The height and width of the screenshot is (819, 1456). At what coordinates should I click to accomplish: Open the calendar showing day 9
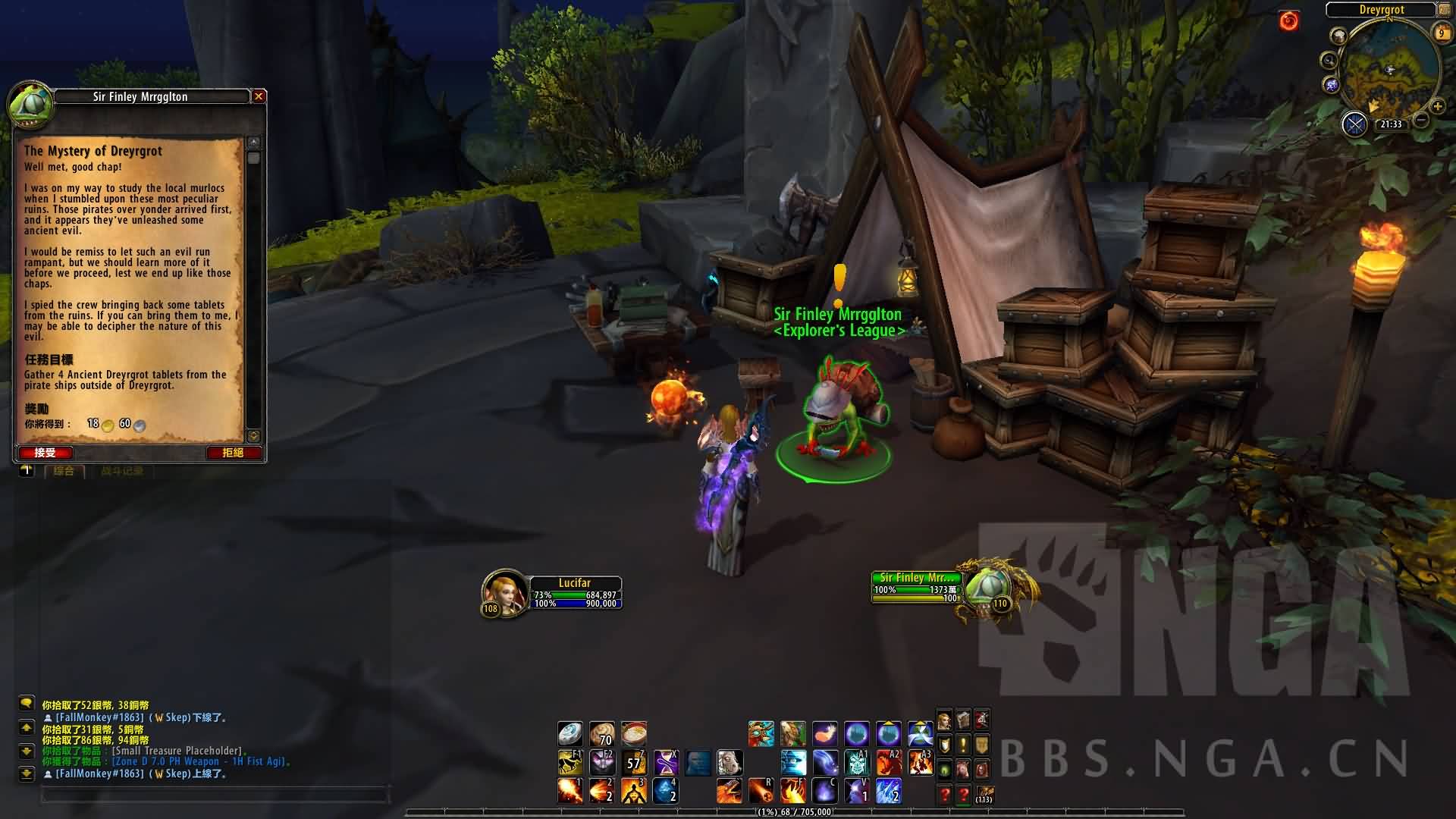tap(1441, 33)
